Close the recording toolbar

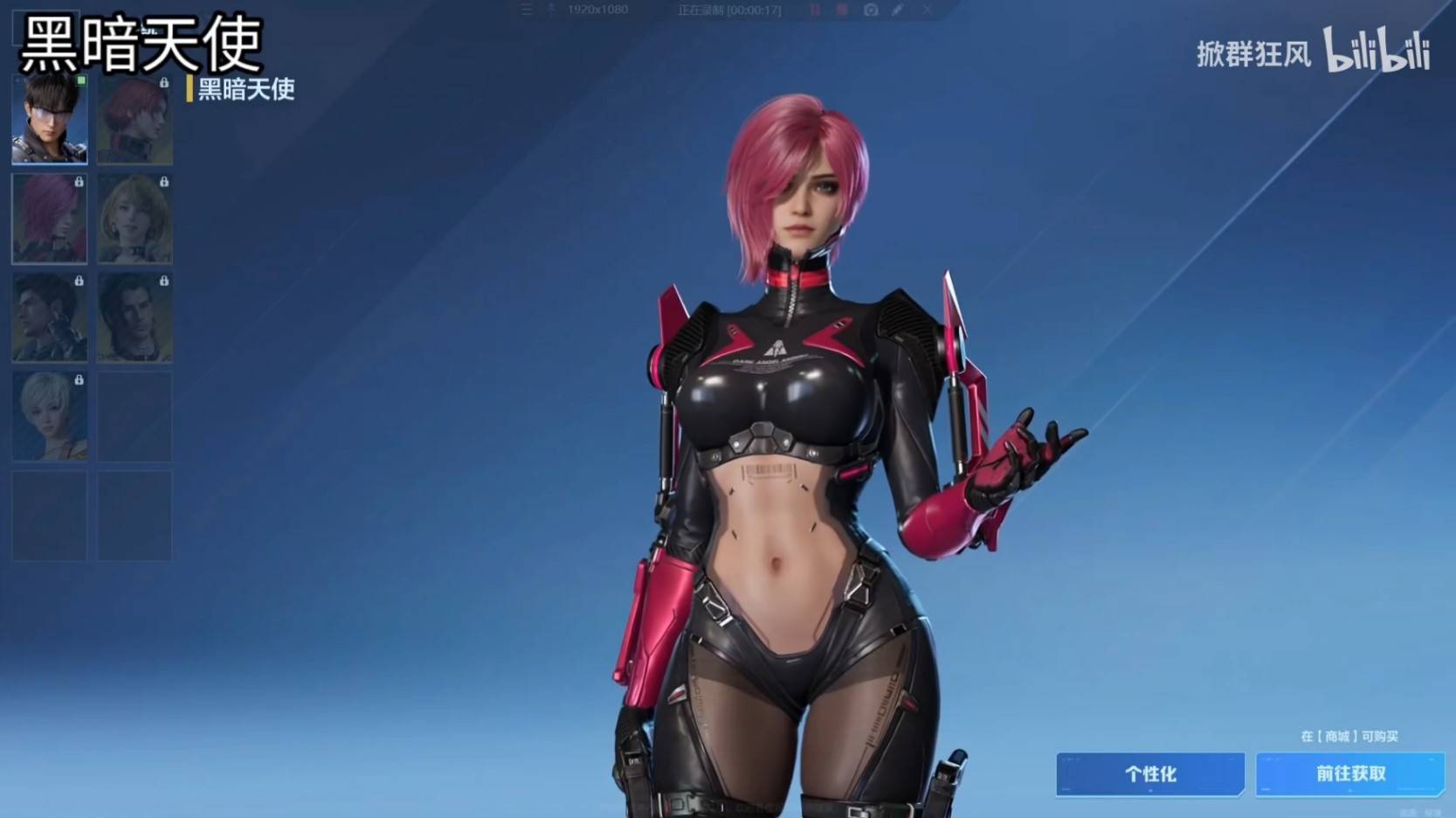[927, 10]
